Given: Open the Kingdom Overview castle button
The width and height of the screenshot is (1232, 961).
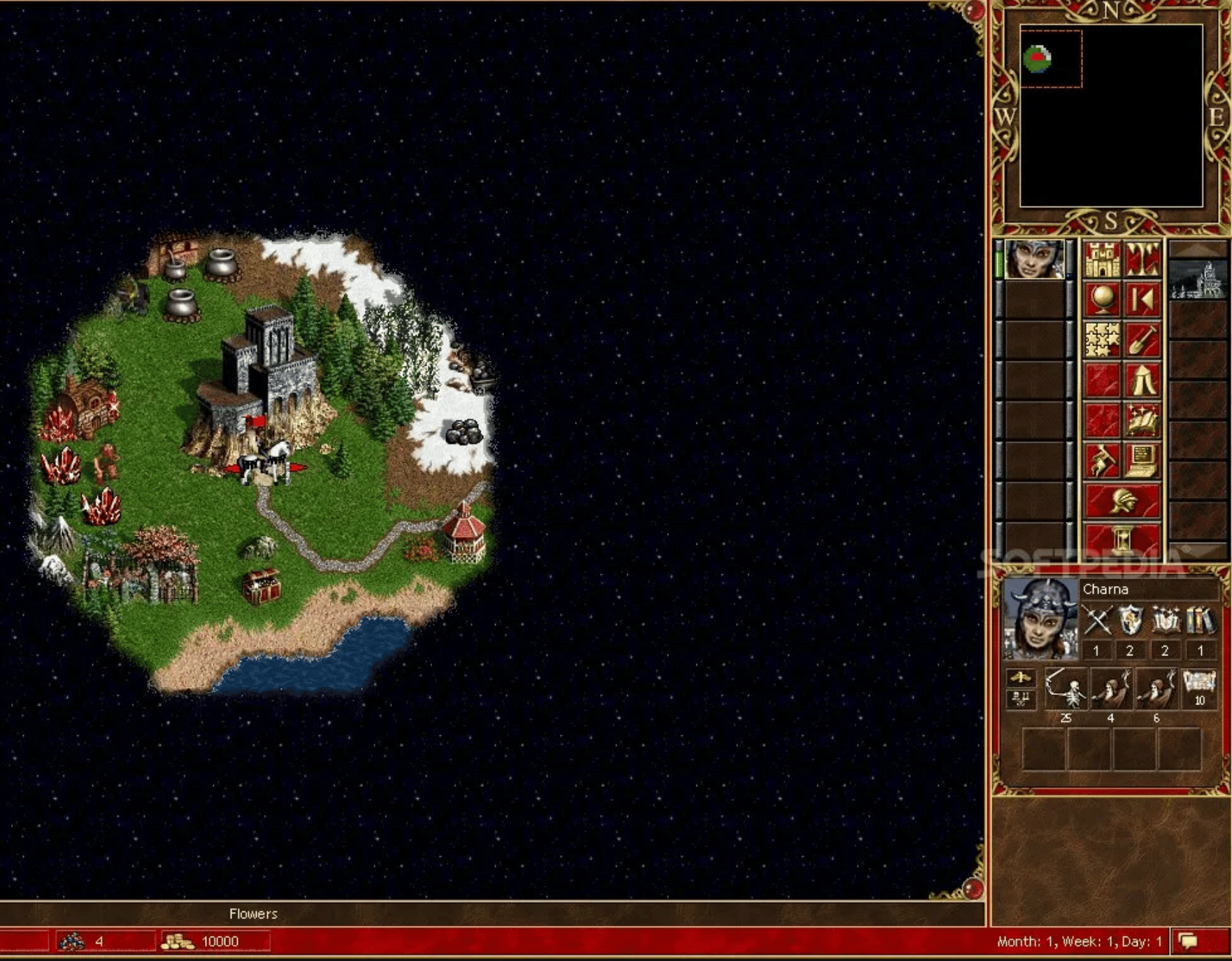Looking at the screenshot, I should tap(1102, 259).
